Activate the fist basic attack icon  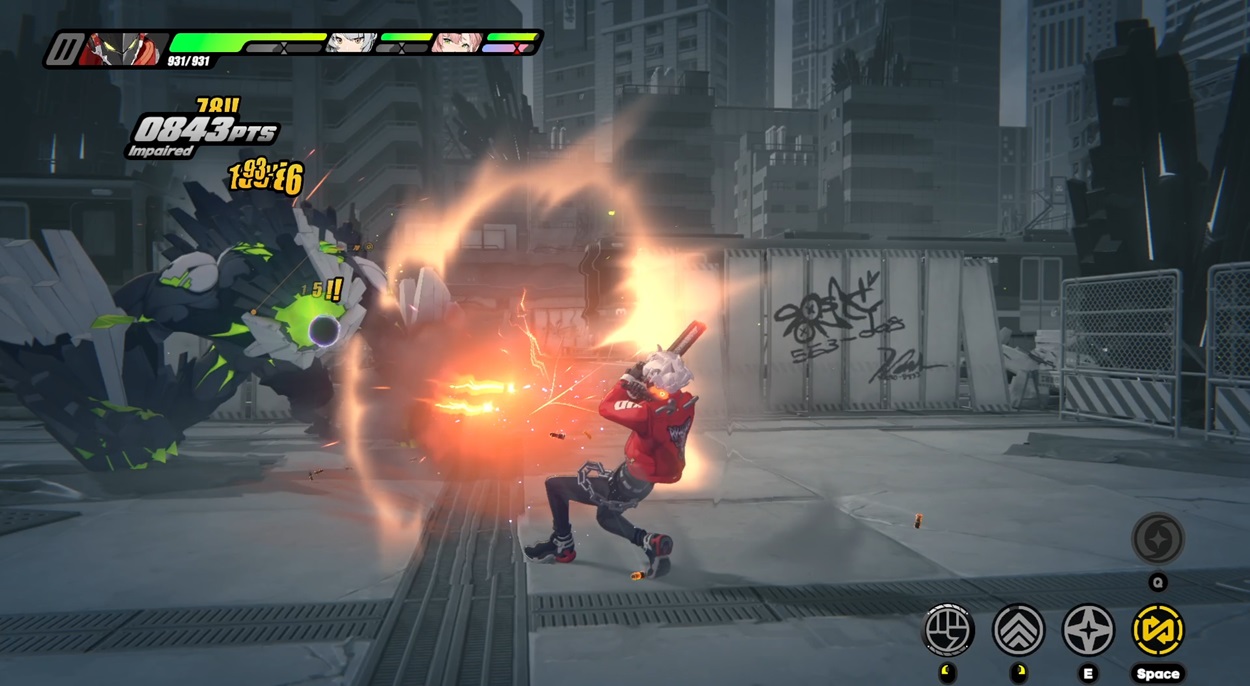coord(947,630)
